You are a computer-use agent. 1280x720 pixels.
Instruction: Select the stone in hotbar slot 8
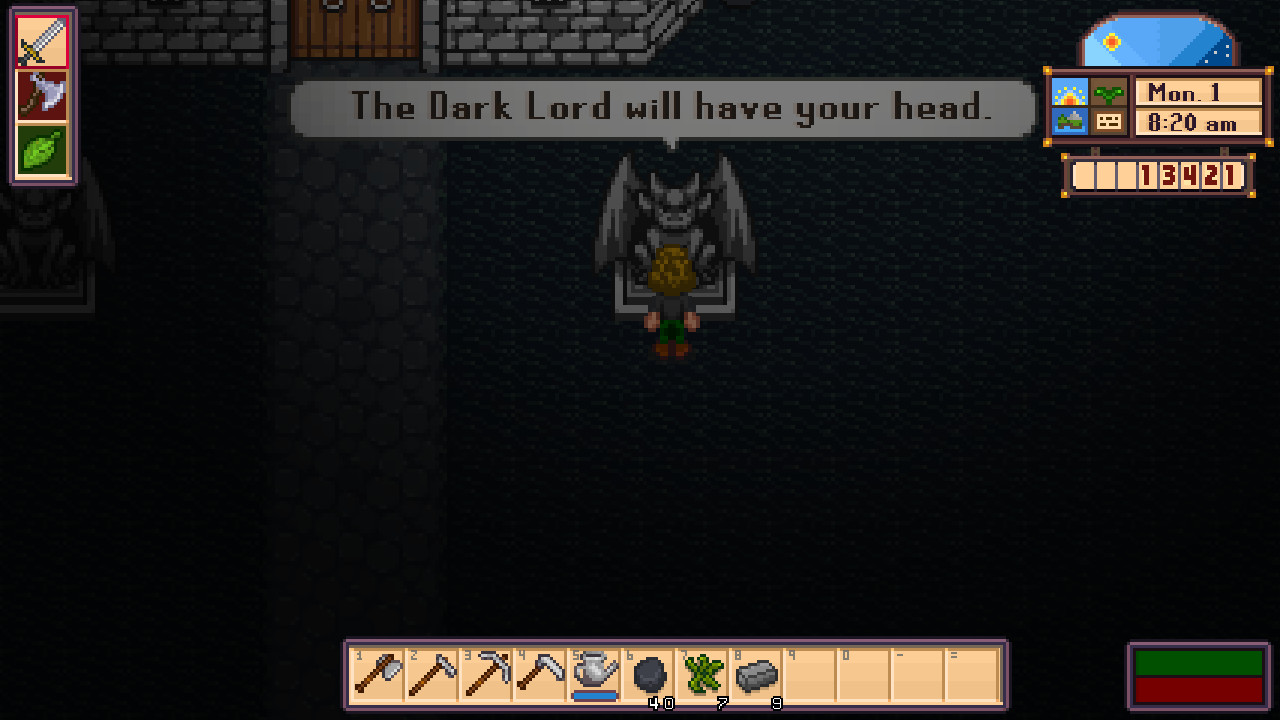(757, 675)
